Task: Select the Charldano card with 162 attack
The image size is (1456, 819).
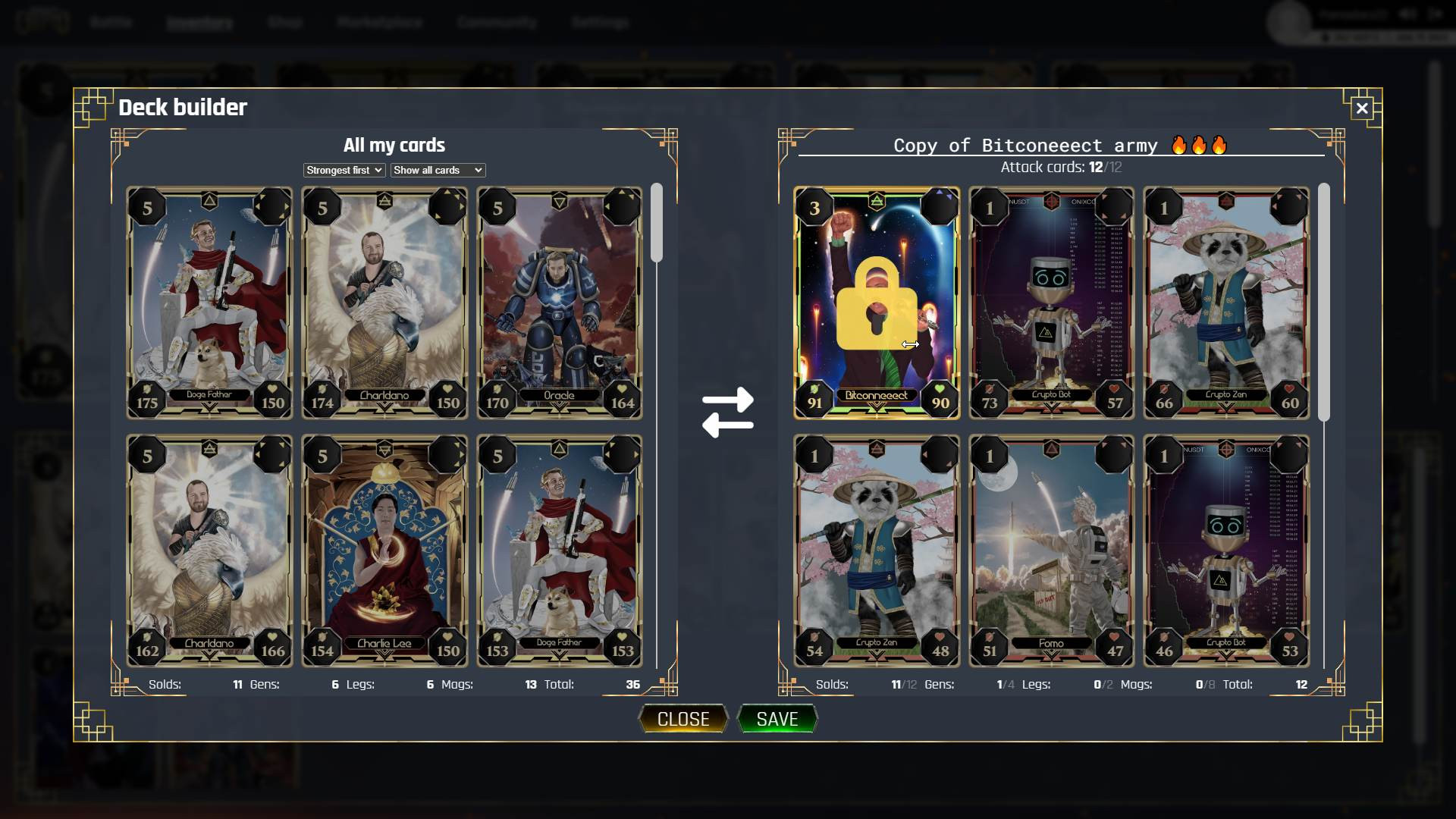Action: tap(209, 551)
